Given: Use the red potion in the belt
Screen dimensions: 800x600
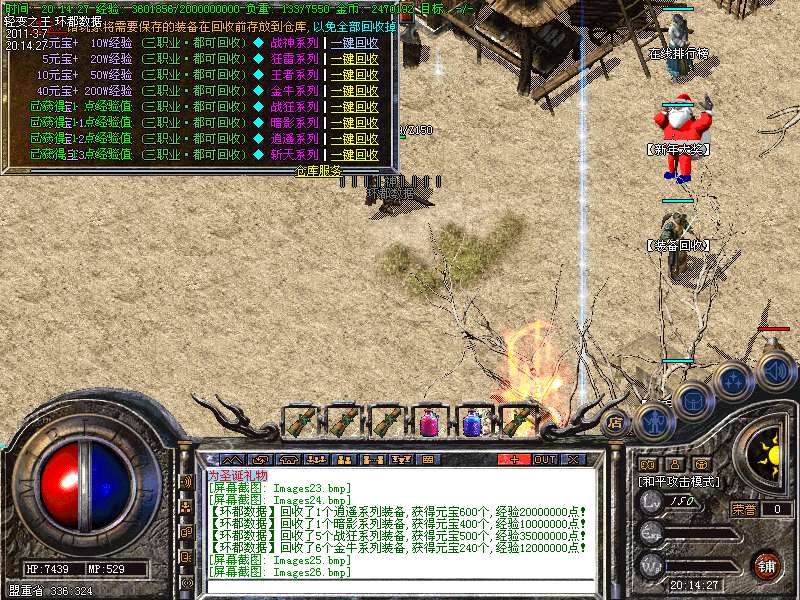Looking at the screenshot, I should point(430,423).
